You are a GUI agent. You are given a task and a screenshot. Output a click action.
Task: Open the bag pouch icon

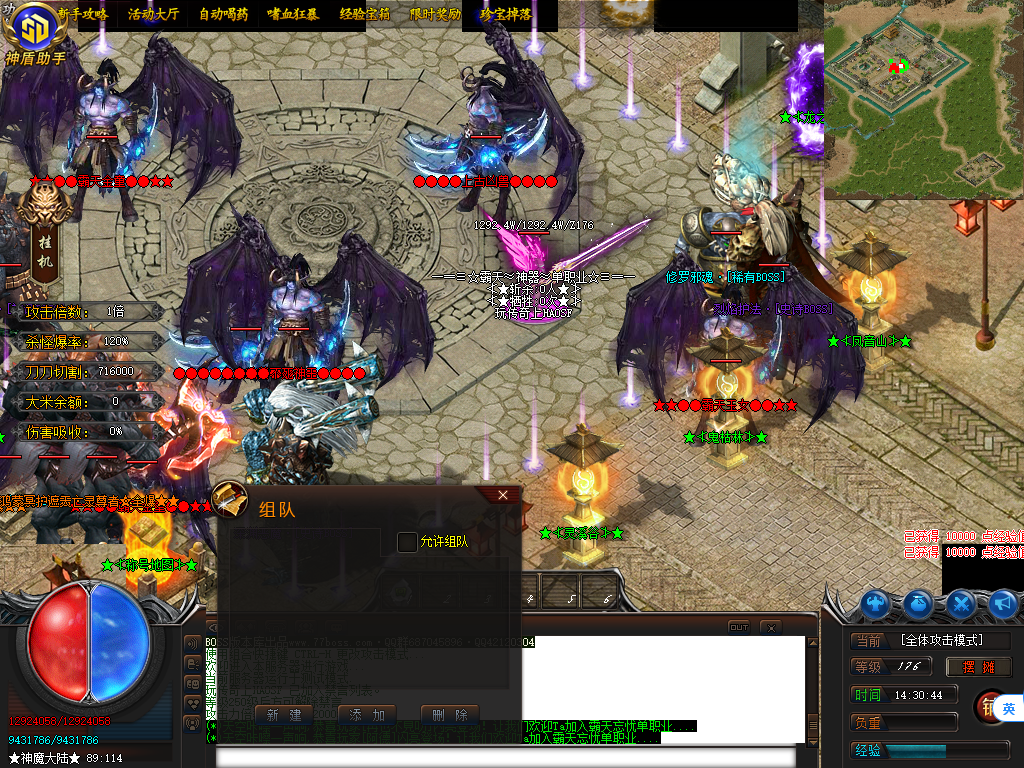919,603
